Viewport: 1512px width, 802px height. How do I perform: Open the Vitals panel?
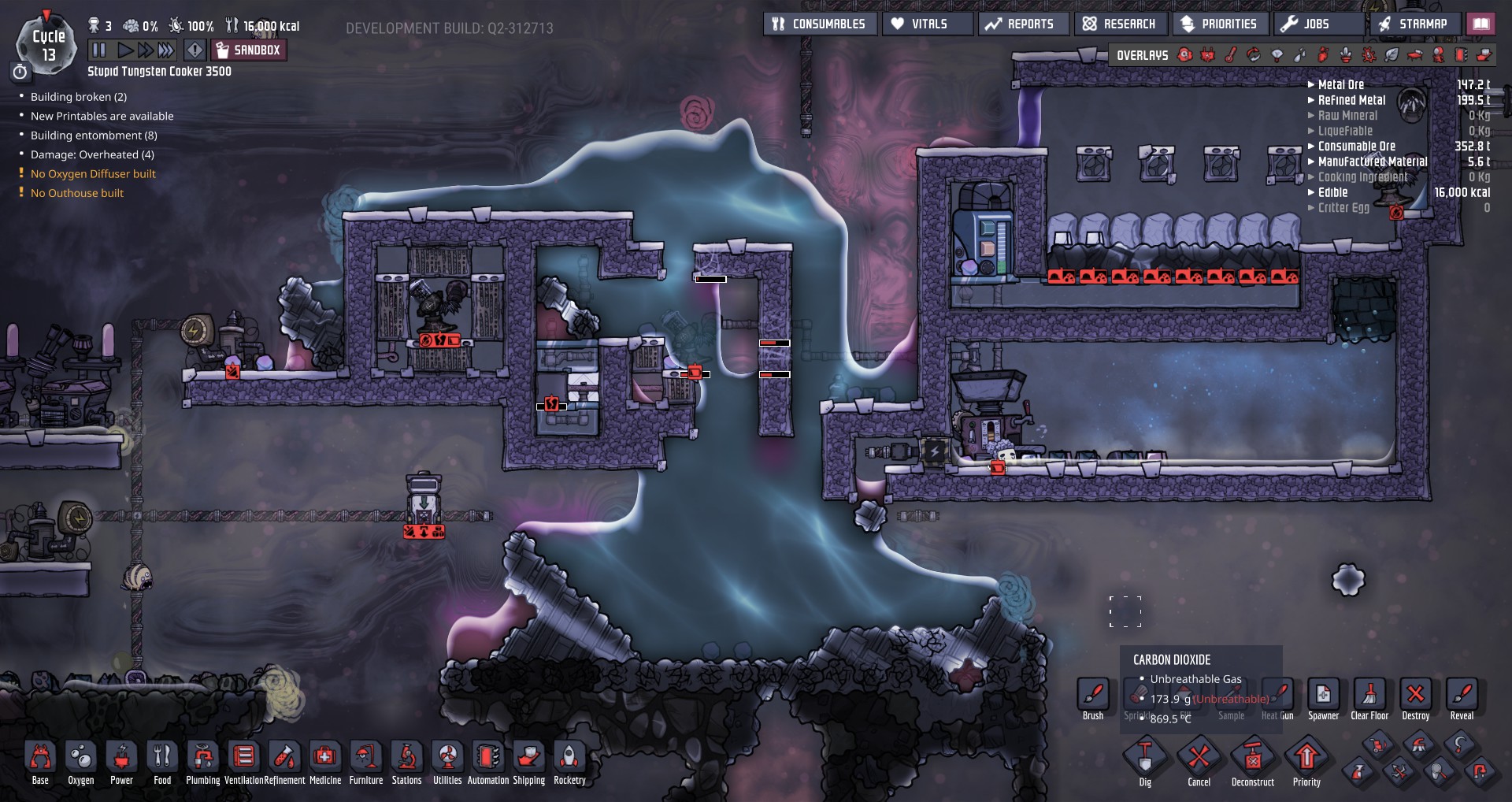click(x=919, y=24)
